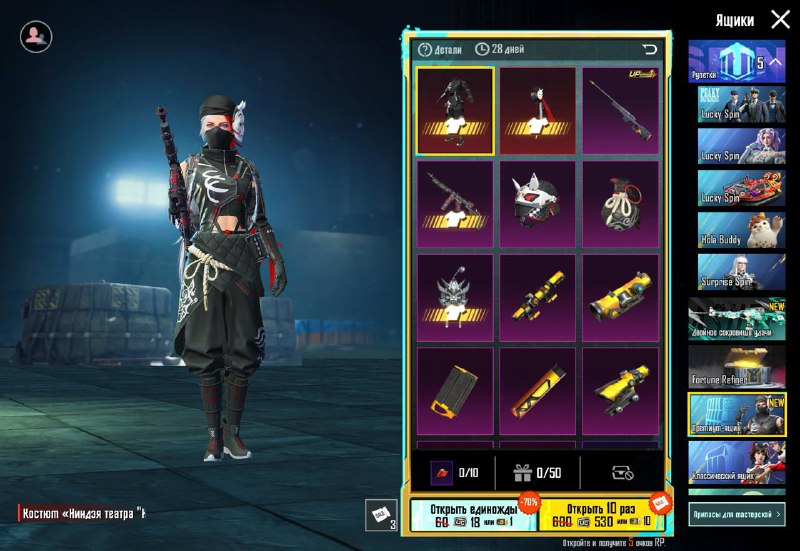Open the gift milestone 0/50 tracker
The image size is (800, 551).
coord(536,472)
